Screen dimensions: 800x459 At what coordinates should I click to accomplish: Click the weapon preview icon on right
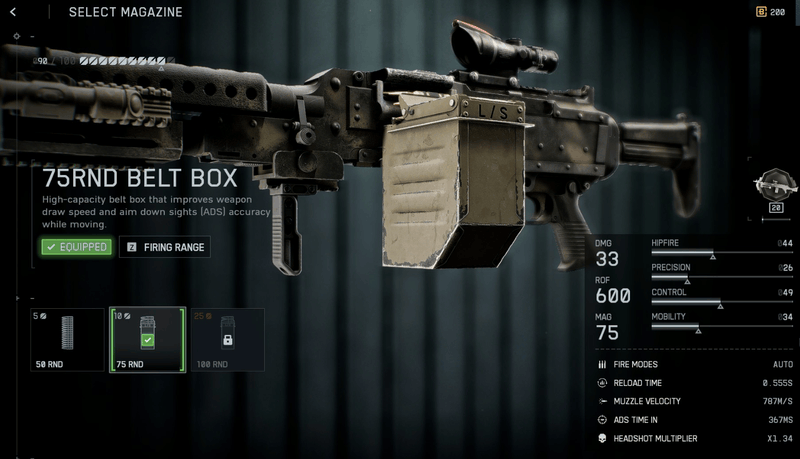tap(773, 186)
